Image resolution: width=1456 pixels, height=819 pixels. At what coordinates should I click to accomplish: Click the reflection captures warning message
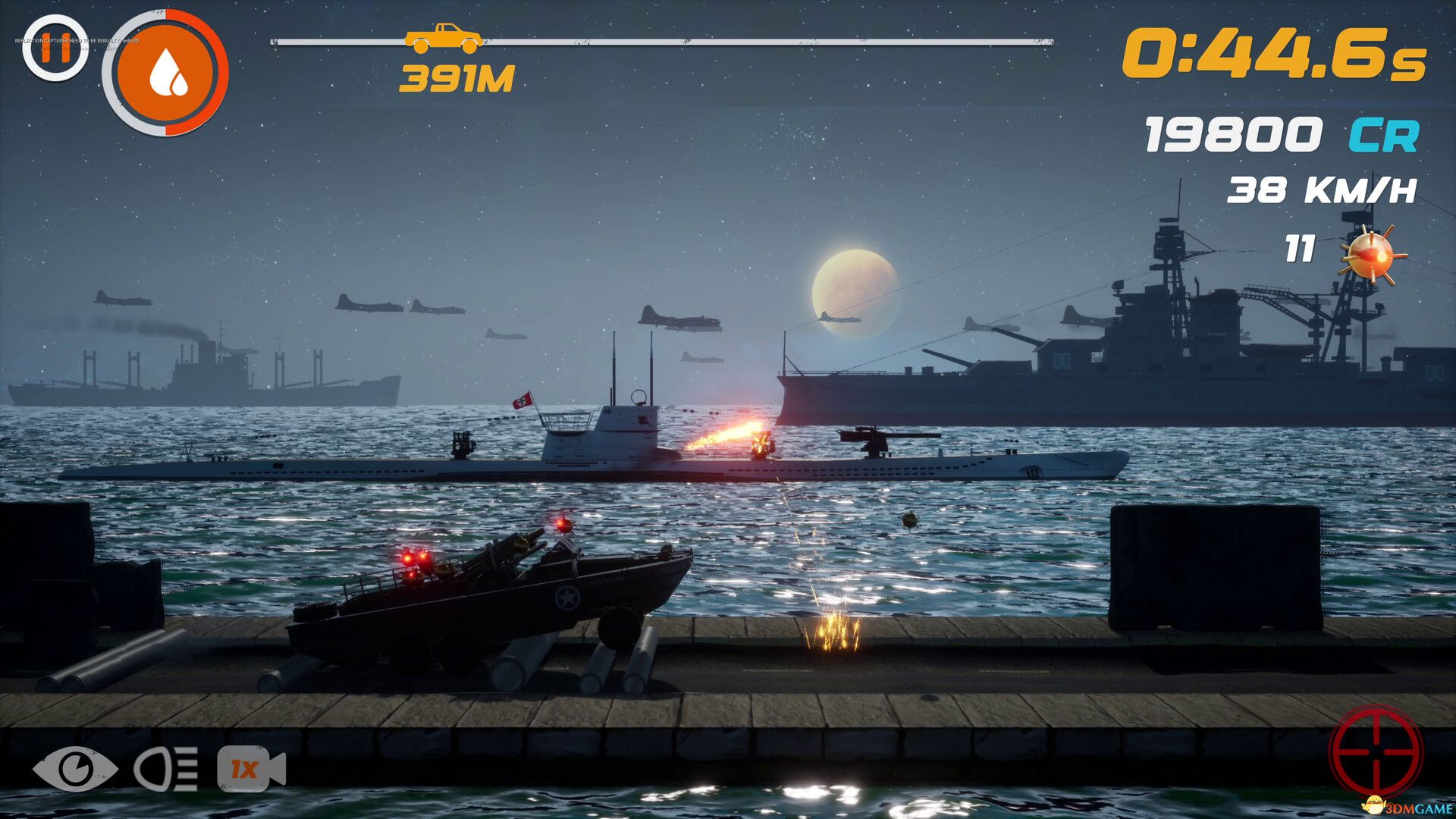(76, 40)
